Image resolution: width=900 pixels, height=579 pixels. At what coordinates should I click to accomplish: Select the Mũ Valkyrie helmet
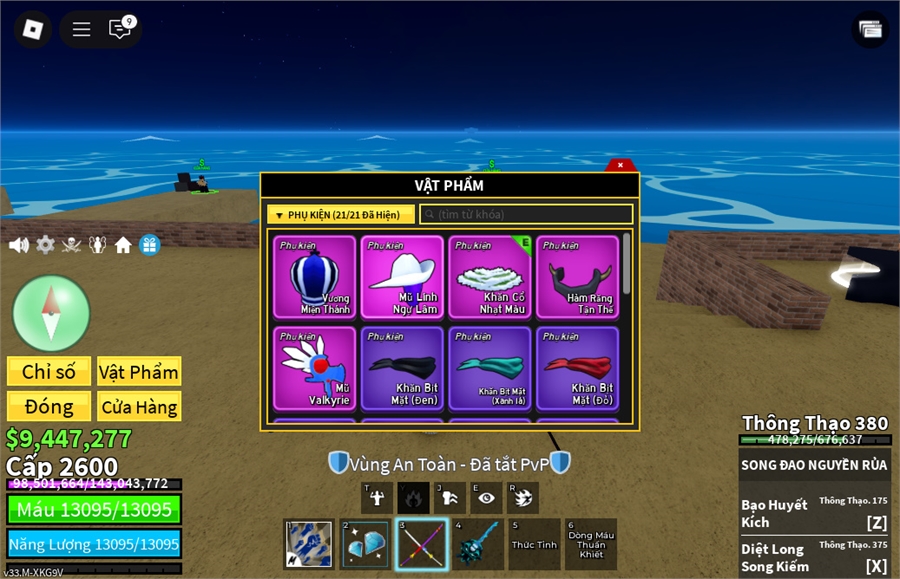(x=314, y=368)
